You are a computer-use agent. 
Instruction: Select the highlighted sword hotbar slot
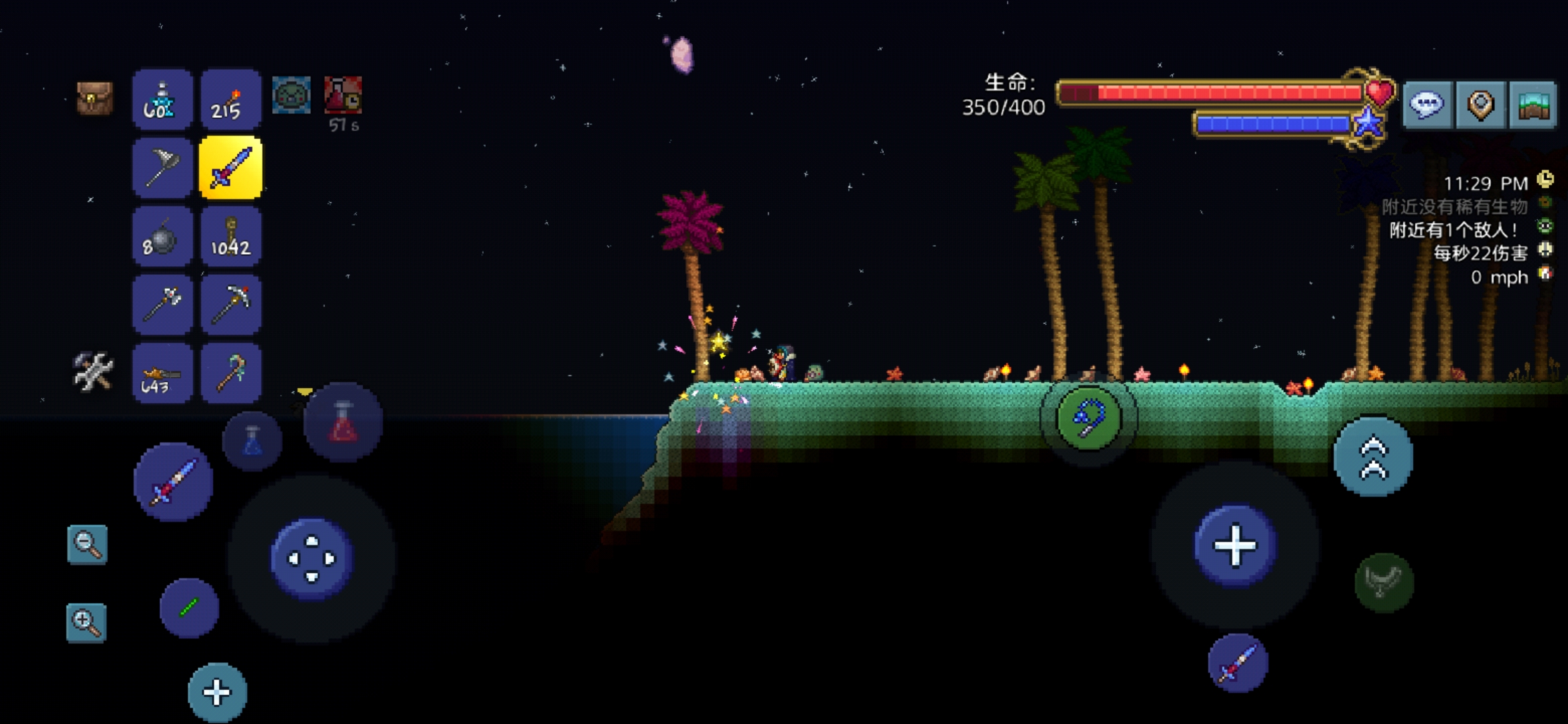click(231, 168)
